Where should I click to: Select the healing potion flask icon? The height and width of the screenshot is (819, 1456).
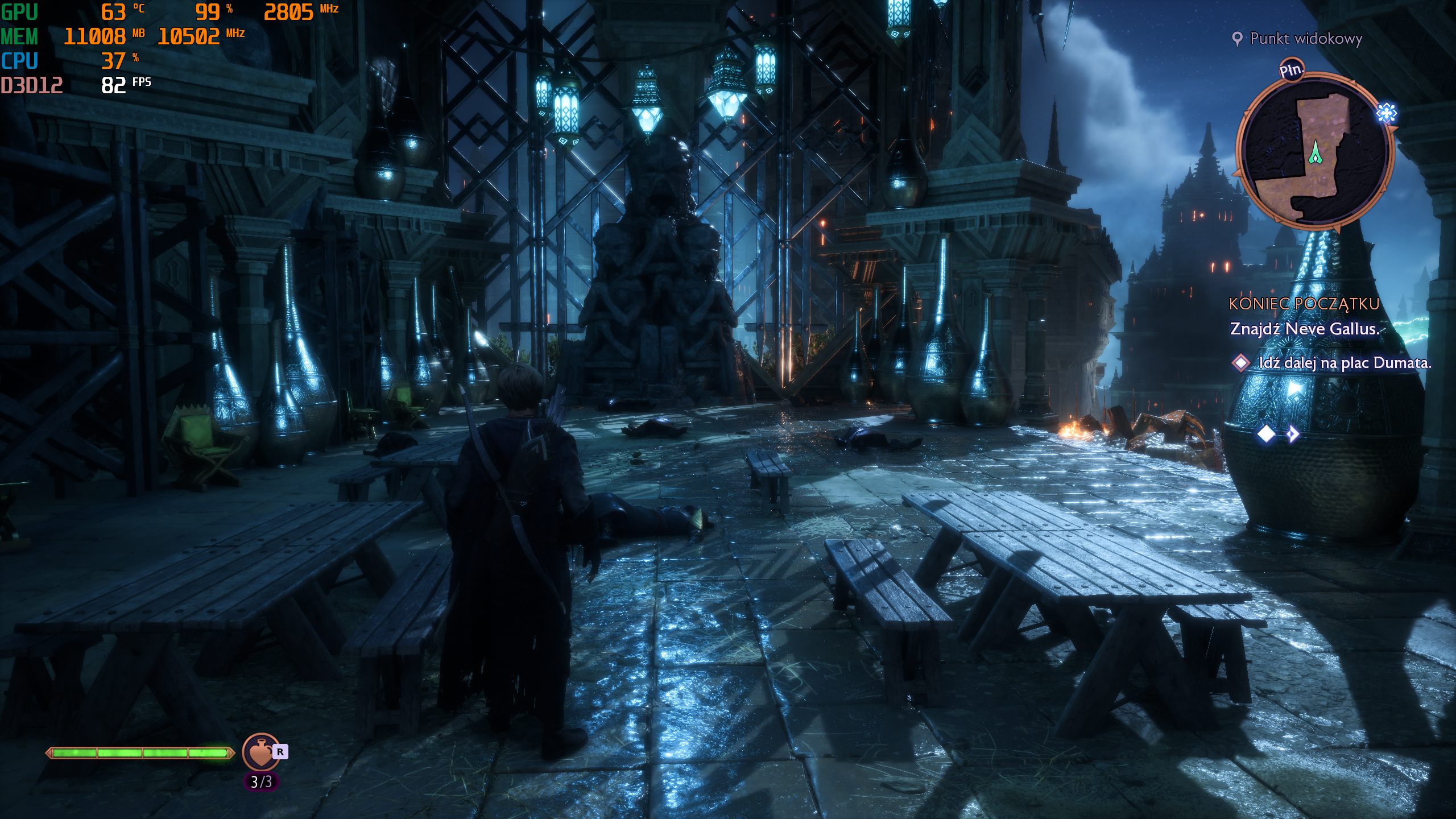[x=261, y=752]
